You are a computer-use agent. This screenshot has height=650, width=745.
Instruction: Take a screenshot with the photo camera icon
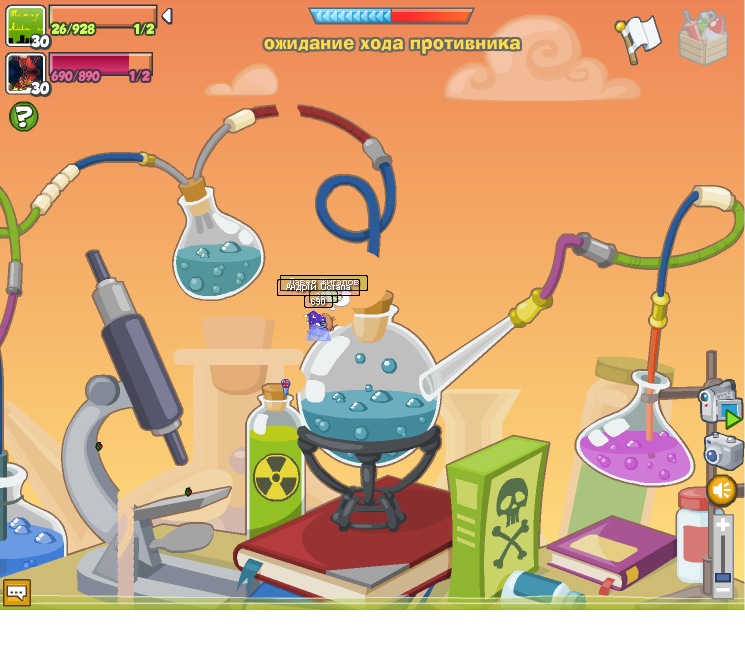click(722, 451)
